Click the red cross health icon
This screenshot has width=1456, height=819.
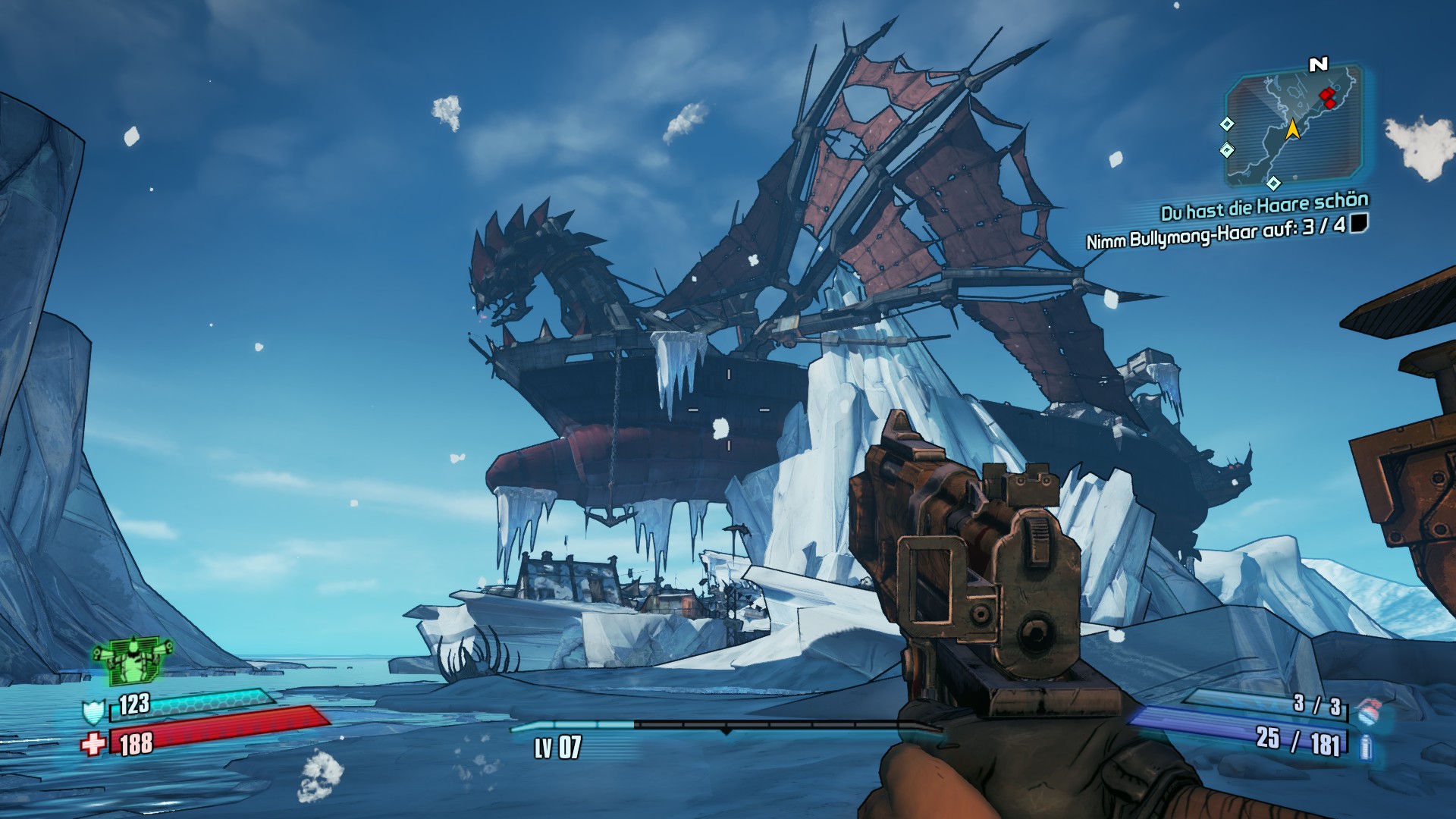(x=93, y=744)
